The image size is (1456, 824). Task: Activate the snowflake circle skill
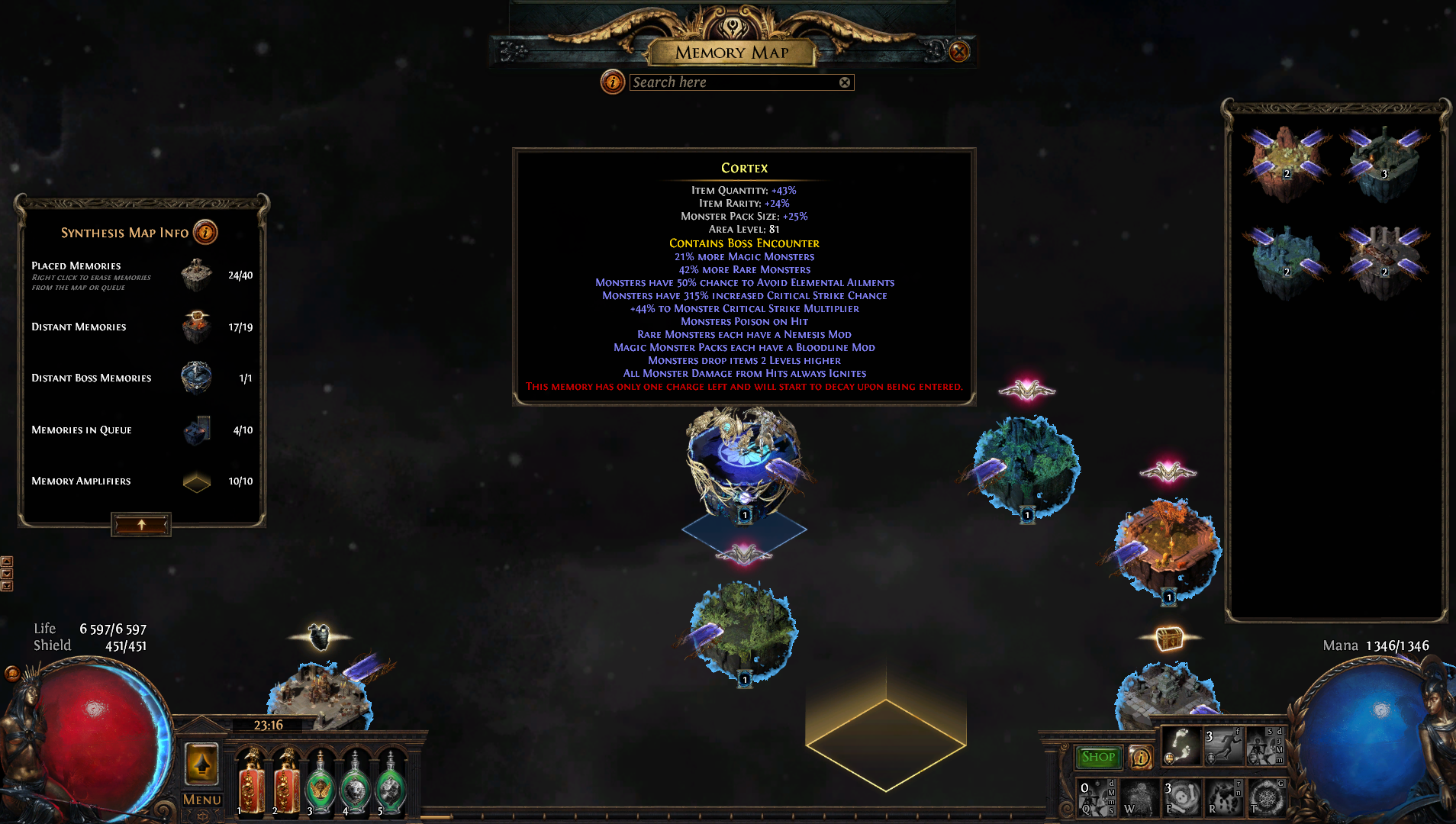[1266, 797]
